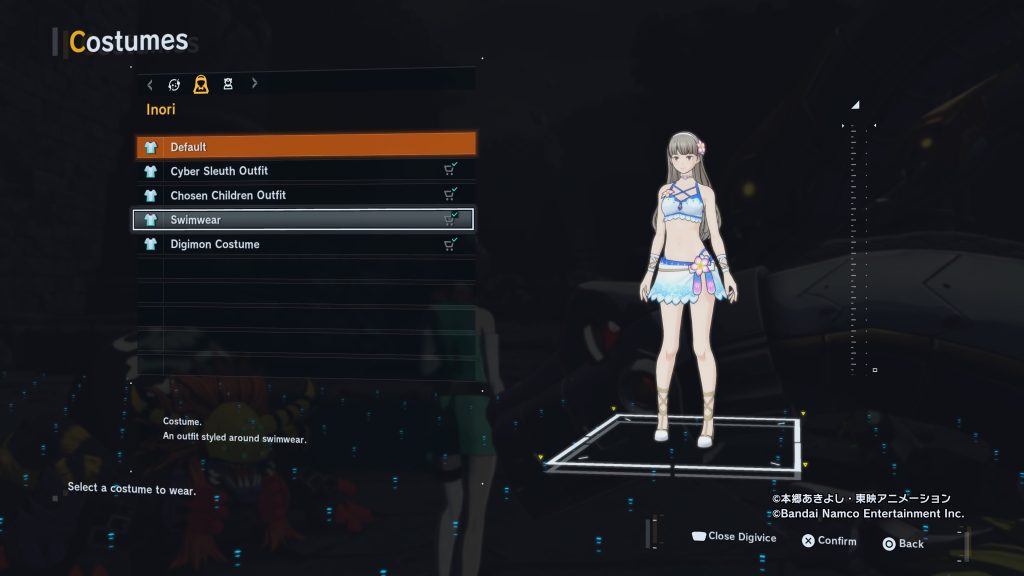
Task: Equip the Digimon Costume entry
Action: click(305, 244)
